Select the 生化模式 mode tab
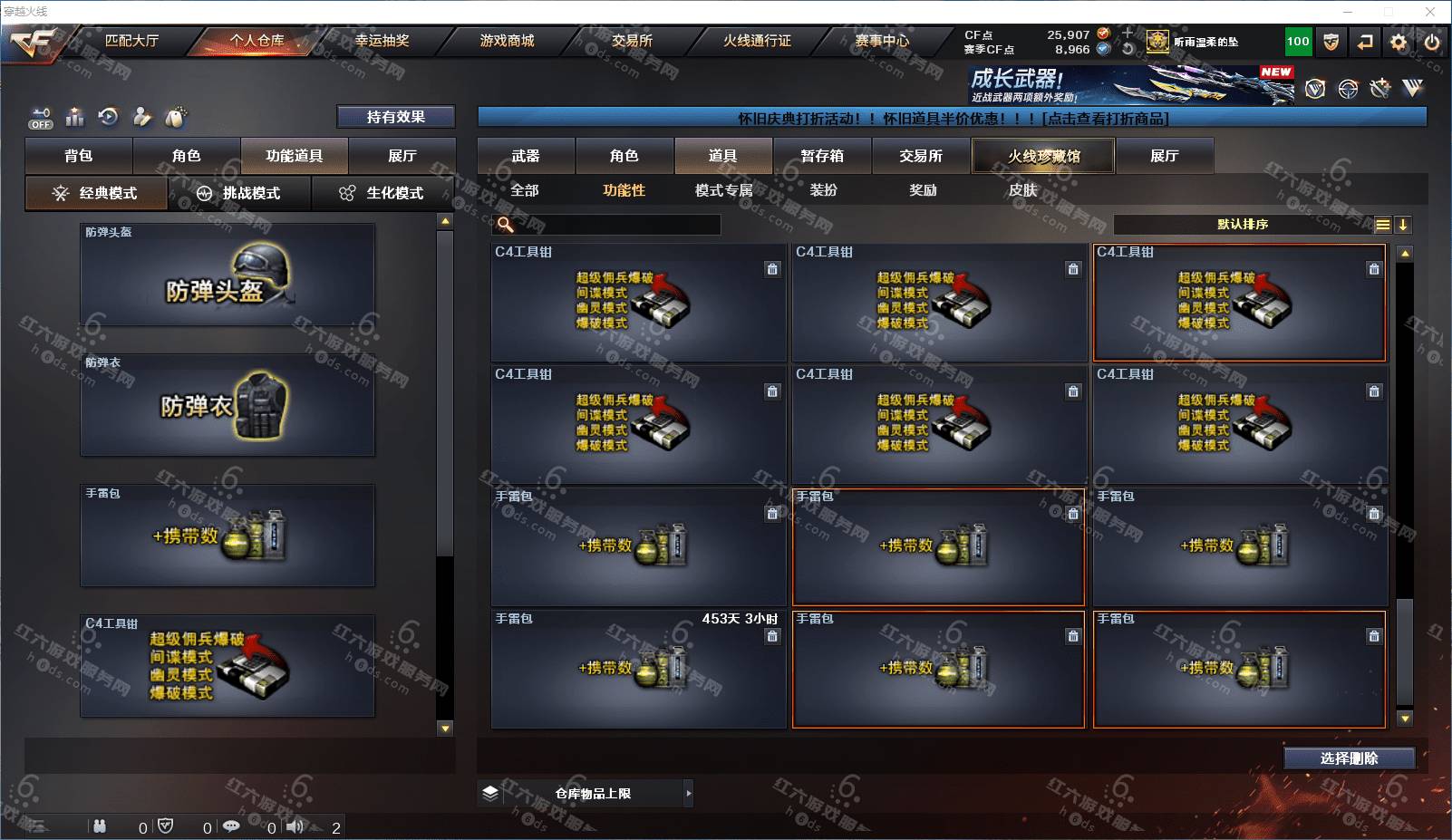Image resolution: width=1452 pixels, height=840 pixels. click(x=383, y=193)
